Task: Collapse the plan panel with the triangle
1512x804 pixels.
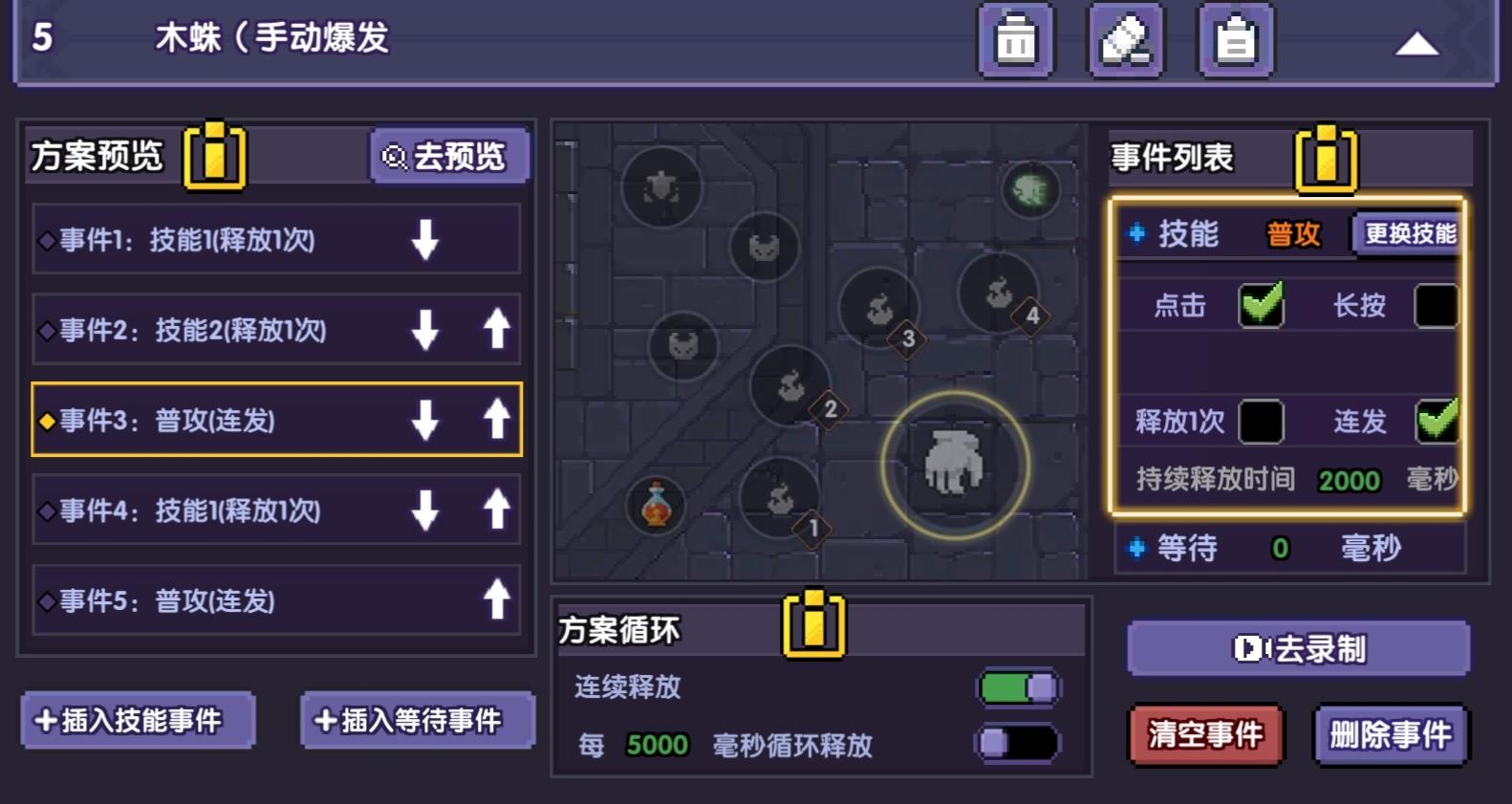Action: tap(1418, 42)
